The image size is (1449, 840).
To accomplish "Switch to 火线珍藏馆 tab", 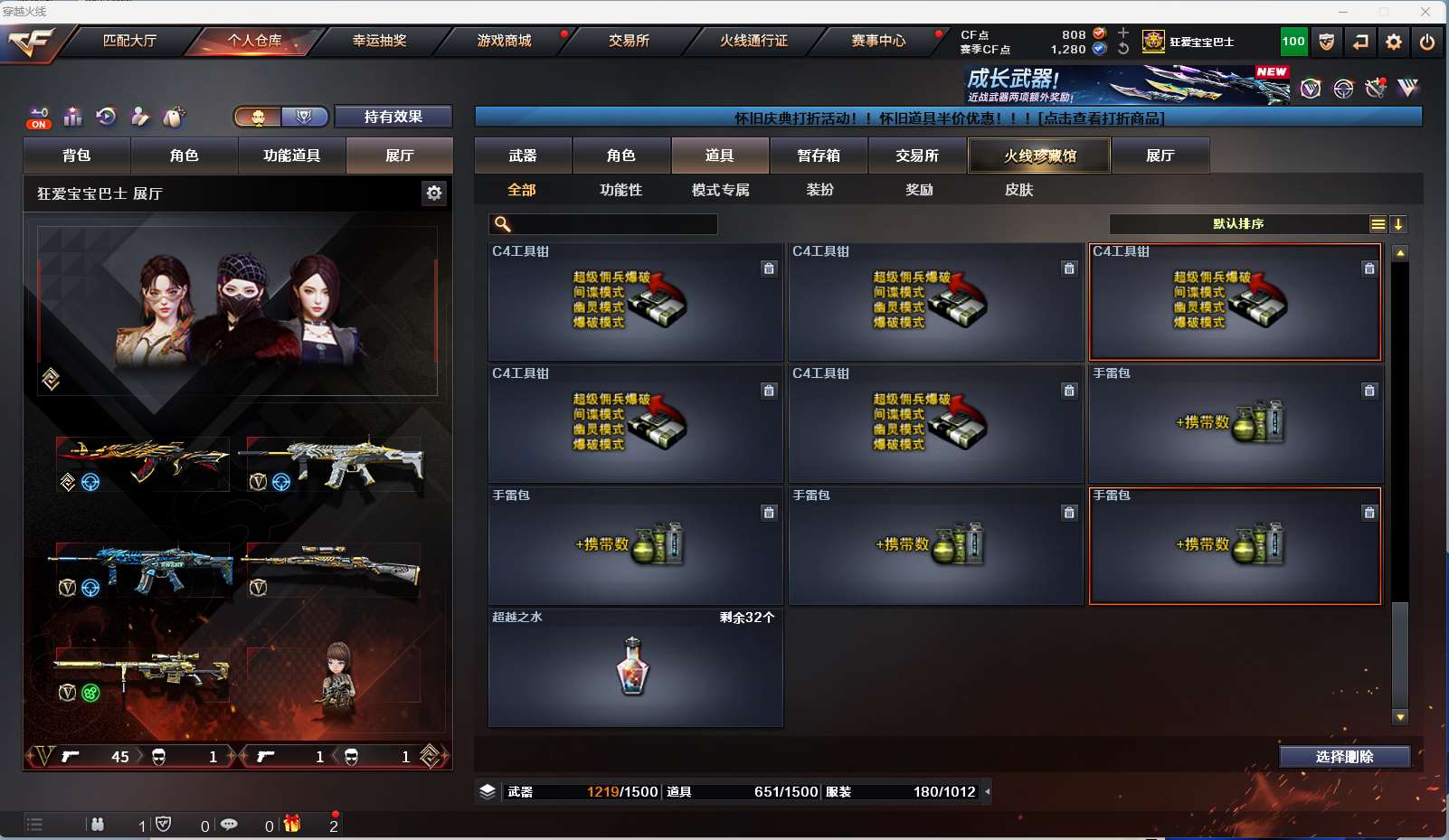I will (1039, 156).
